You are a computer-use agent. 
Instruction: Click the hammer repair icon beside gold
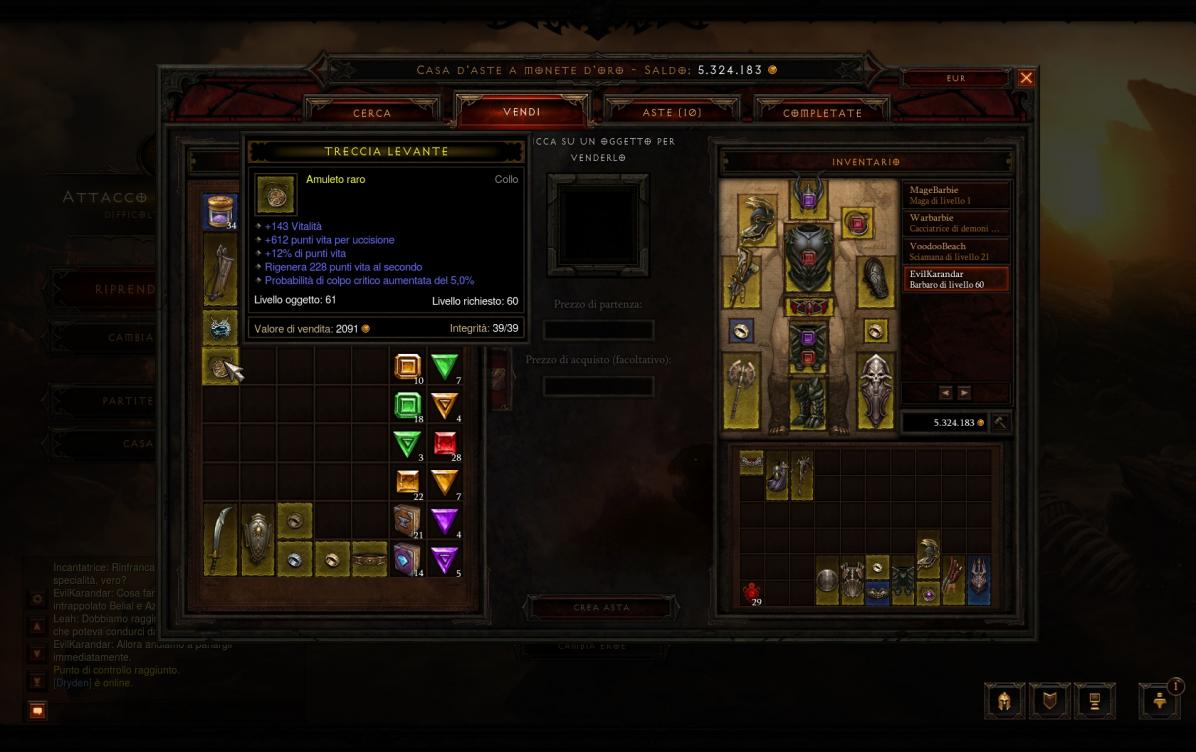999,423
